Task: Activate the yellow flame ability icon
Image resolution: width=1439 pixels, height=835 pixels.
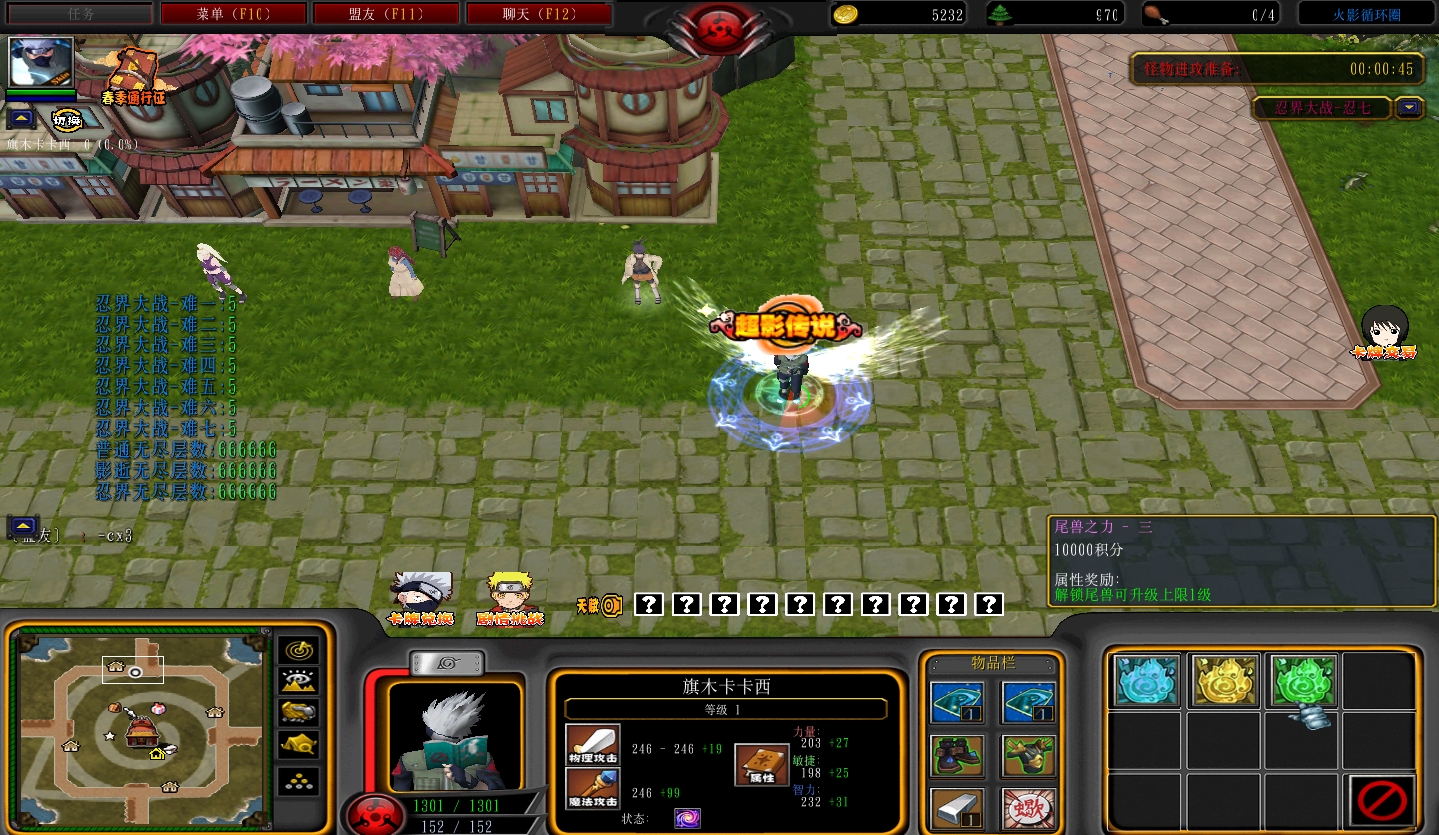Action: click(x=1225, y=681)
